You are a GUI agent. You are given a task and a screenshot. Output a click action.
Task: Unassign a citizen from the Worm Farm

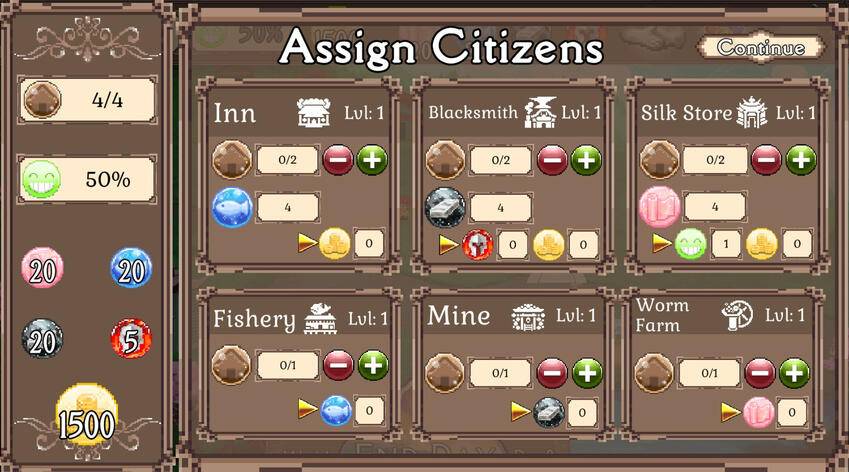coord(760,373)
